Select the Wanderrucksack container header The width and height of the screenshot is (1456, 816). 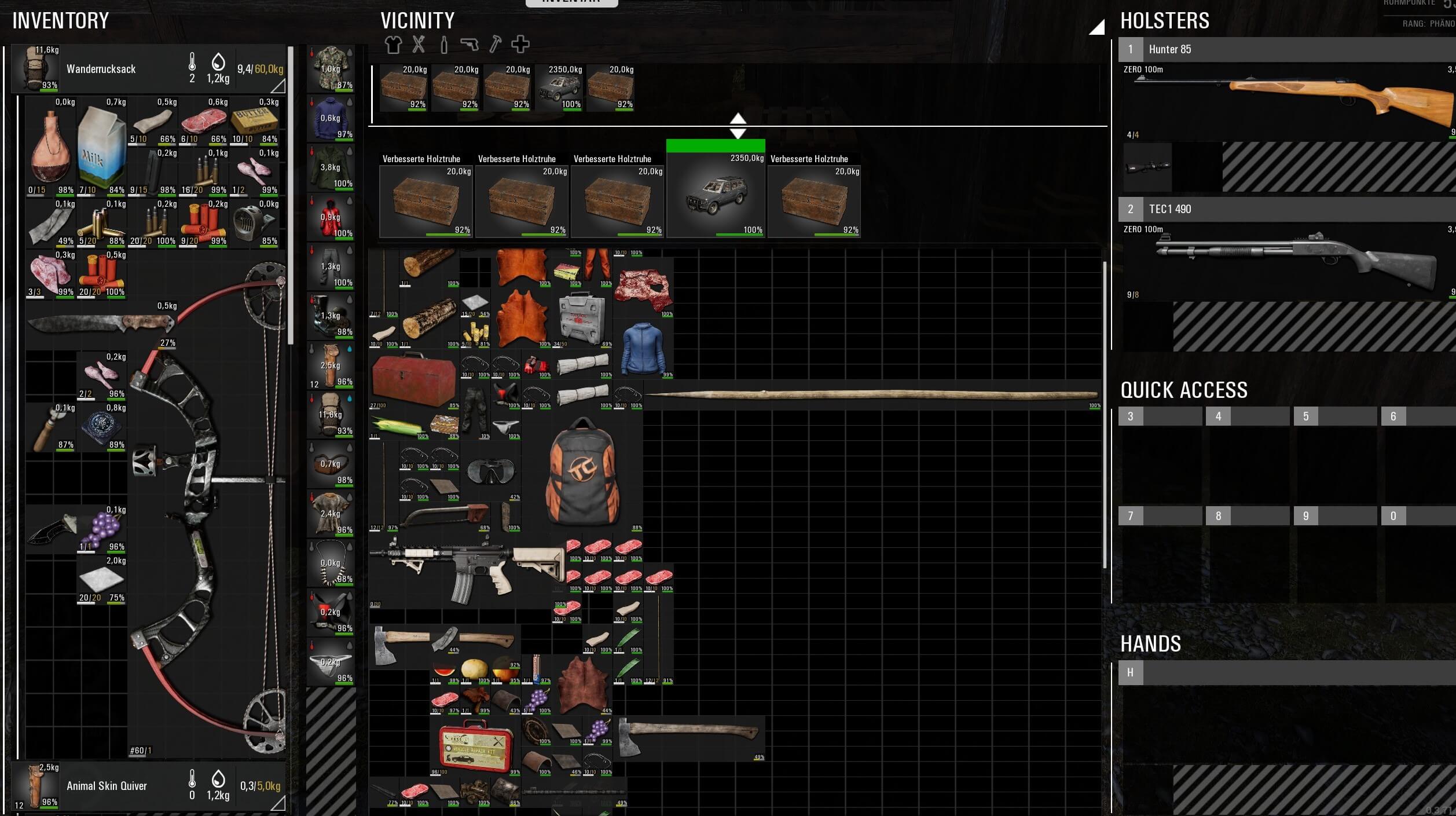click(x=101, y=69)
